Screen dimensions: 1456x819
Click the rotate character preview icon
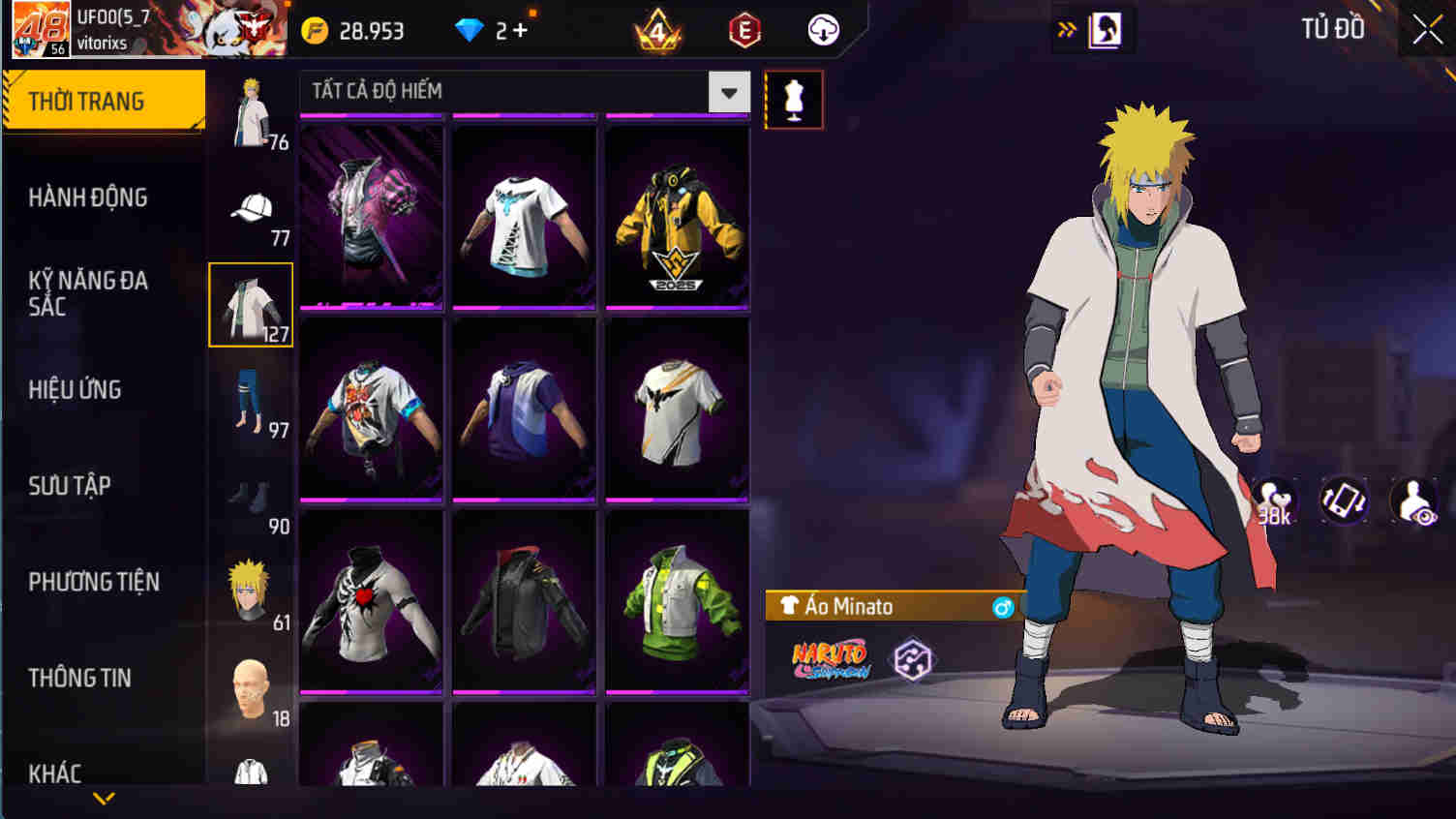(1343, 501)
